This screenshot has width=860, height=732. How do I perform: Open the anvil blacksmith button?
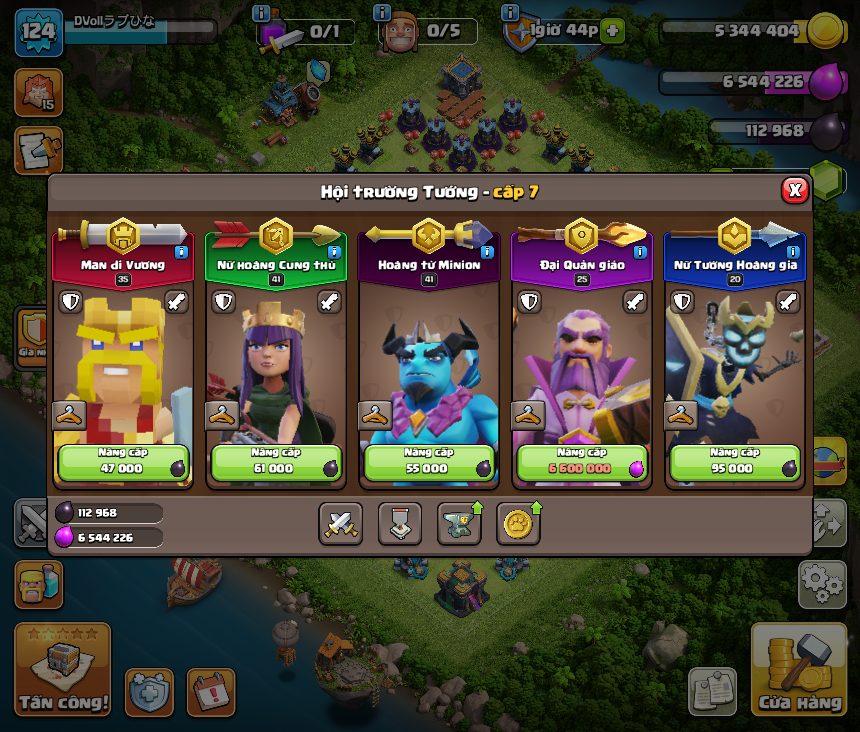click(x=459, y=523)
